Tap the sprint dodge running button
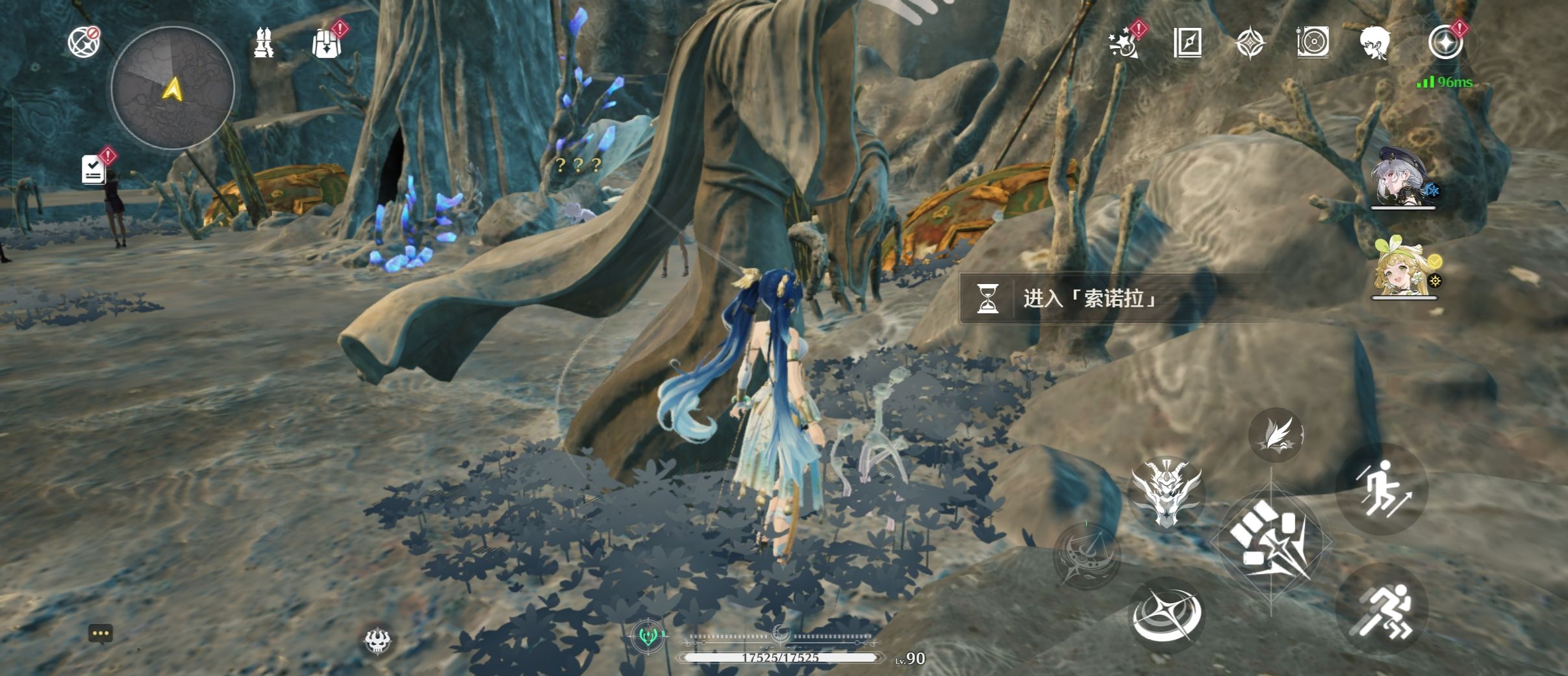This screenshot has height=676, width=1568. click(x=1382, y=610)
